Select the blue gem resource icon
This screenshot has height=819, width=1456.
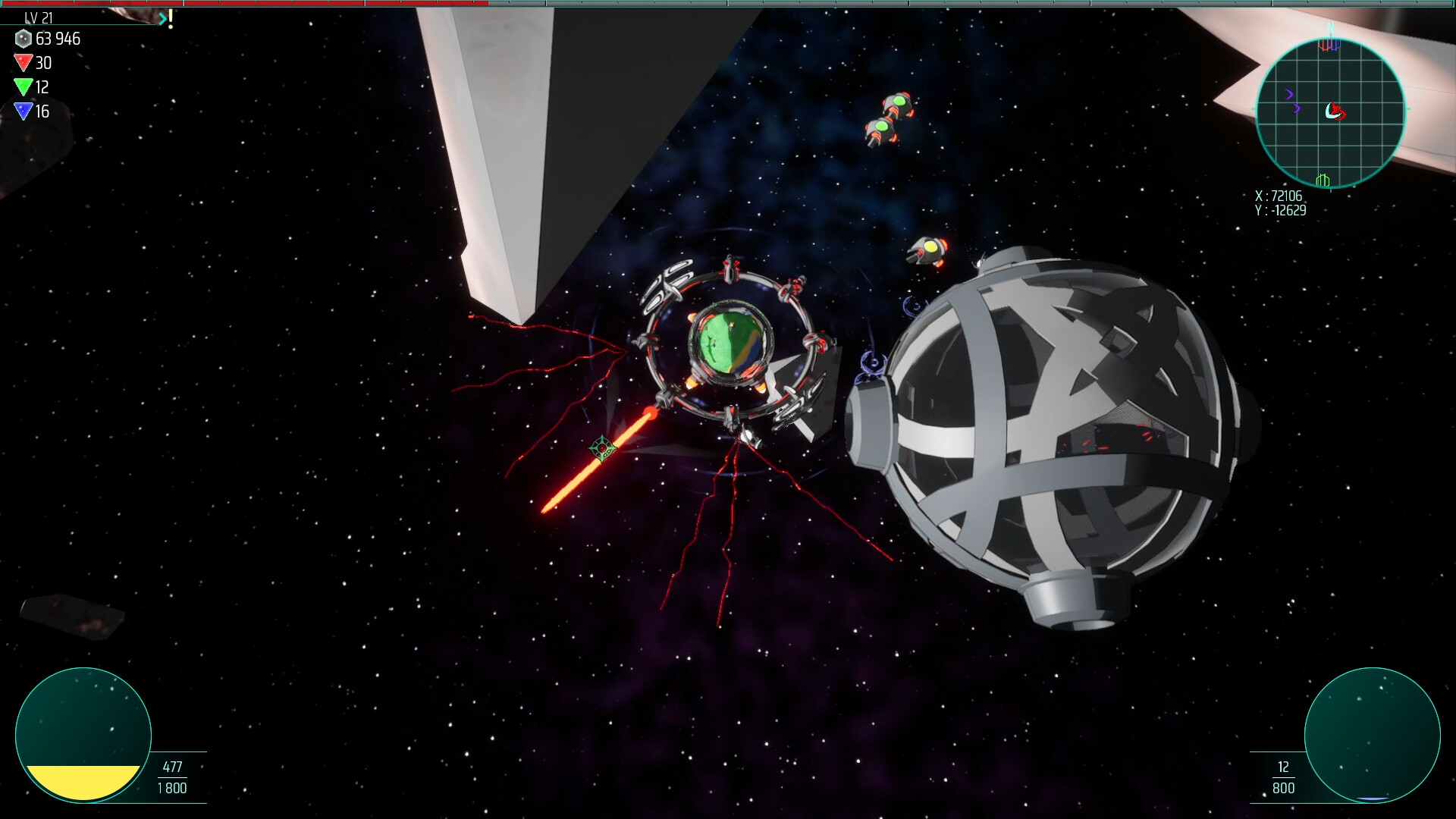coord(23,111)
